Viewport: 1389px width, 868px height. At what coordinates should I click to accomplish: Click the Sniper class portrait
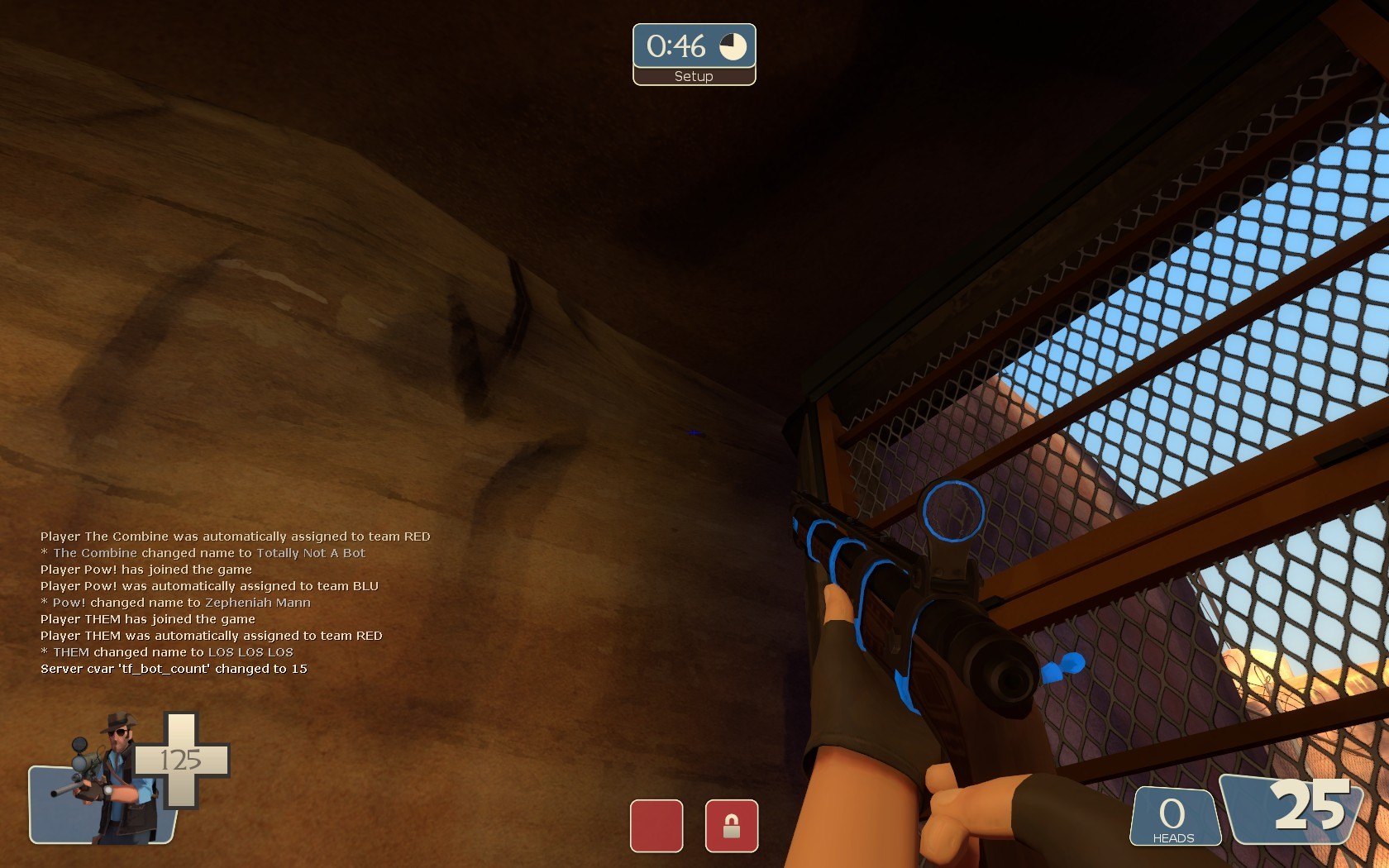[107, 781]
